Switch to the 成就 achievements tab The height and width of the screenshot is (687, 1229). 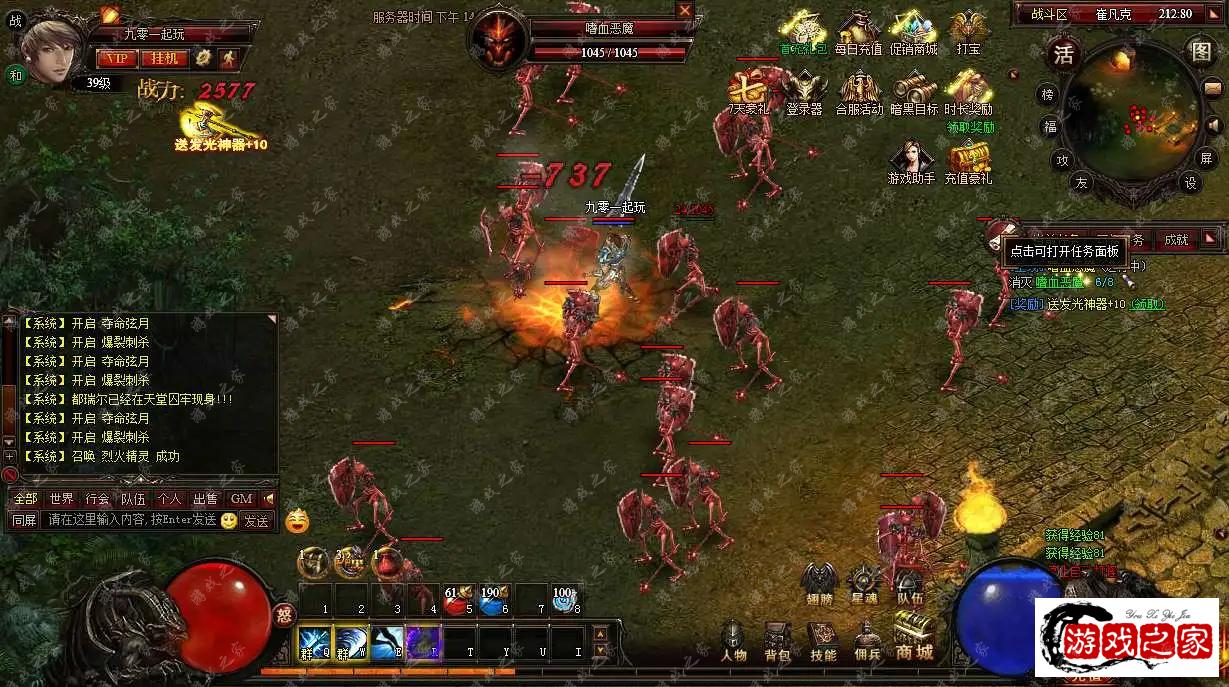1175,239
